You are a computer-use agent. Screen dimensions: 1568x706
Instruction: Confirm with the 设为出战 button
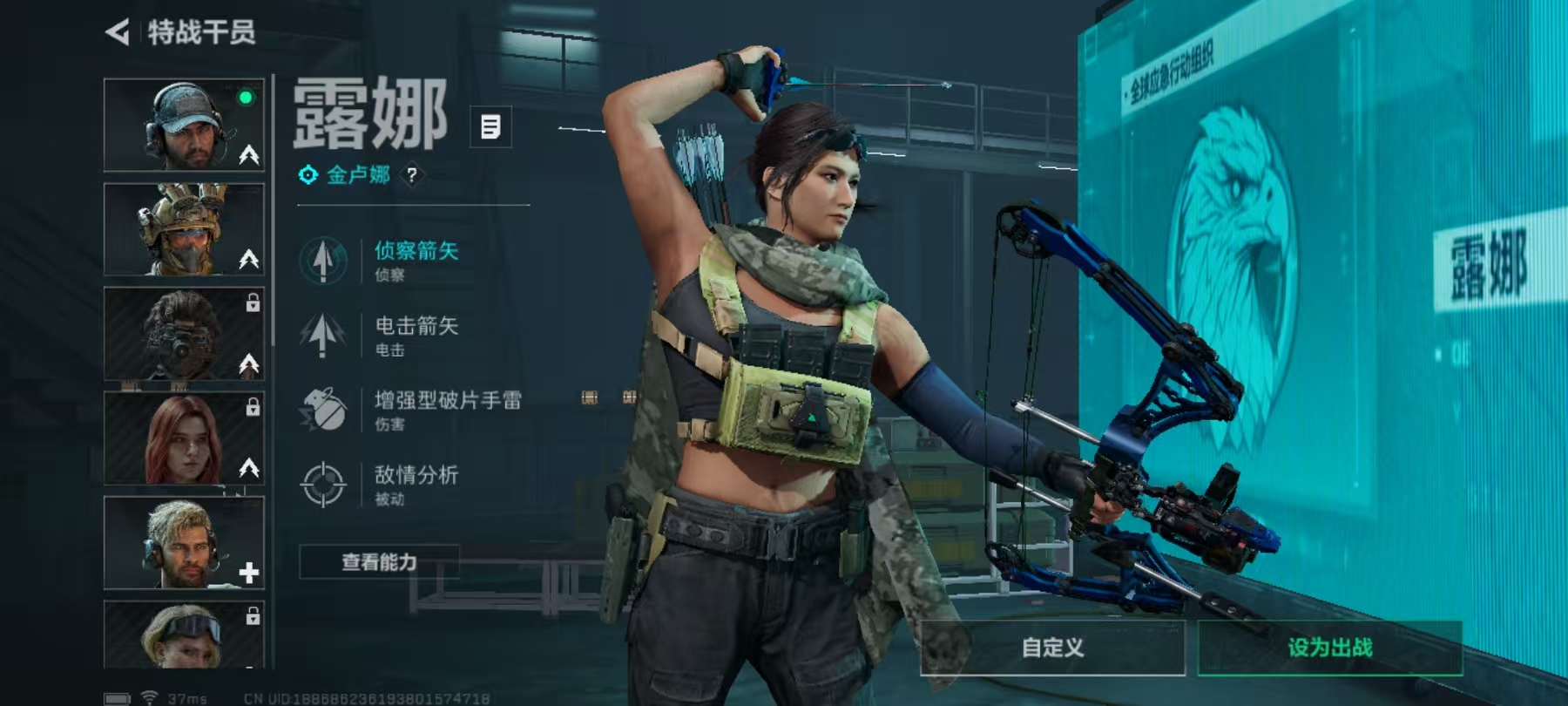(x=1329, y=648)
